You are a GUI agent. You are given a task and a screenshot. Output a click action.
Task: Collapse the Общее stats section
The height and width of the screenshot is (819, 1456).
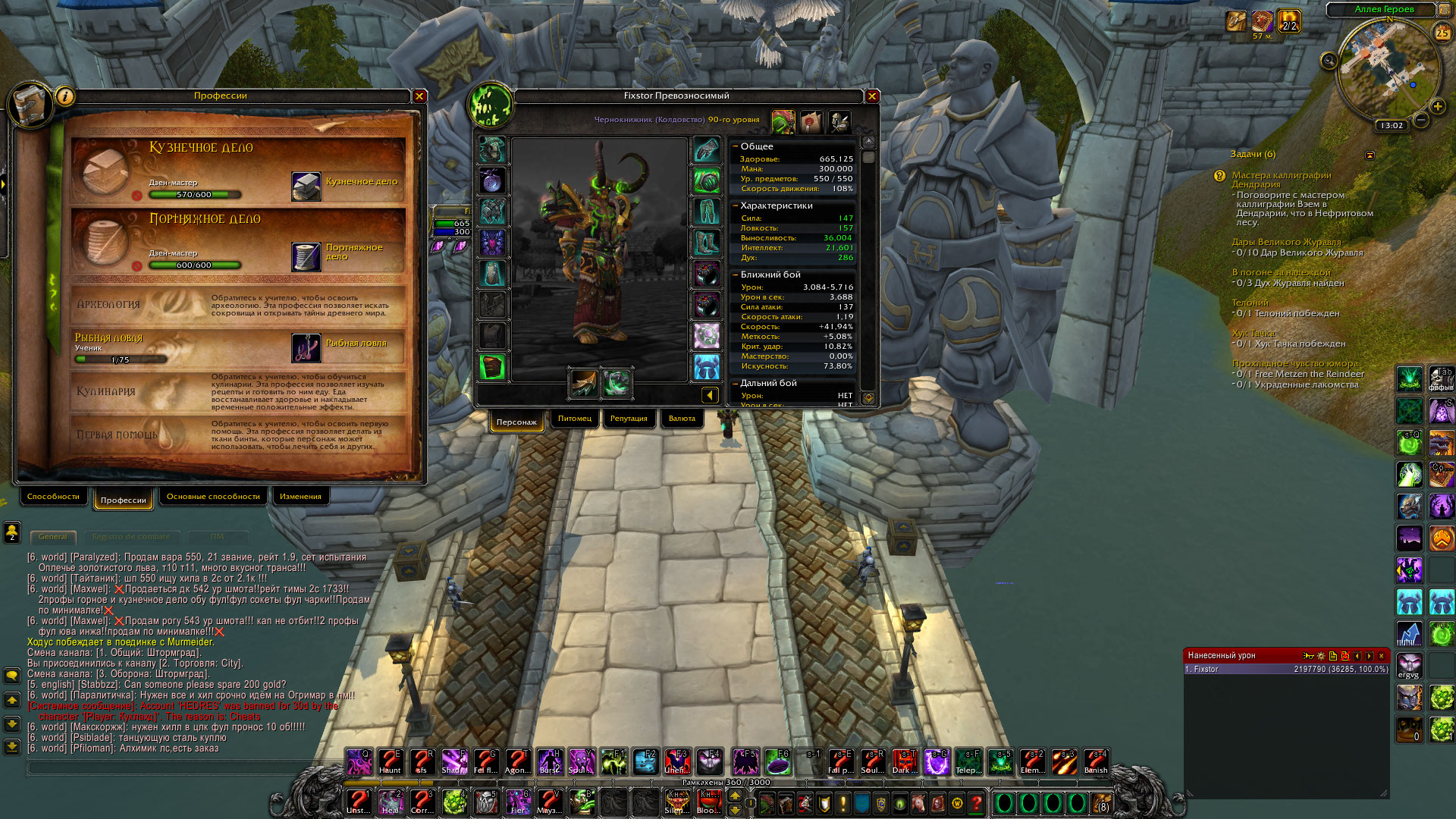click(x=735, y=146)
